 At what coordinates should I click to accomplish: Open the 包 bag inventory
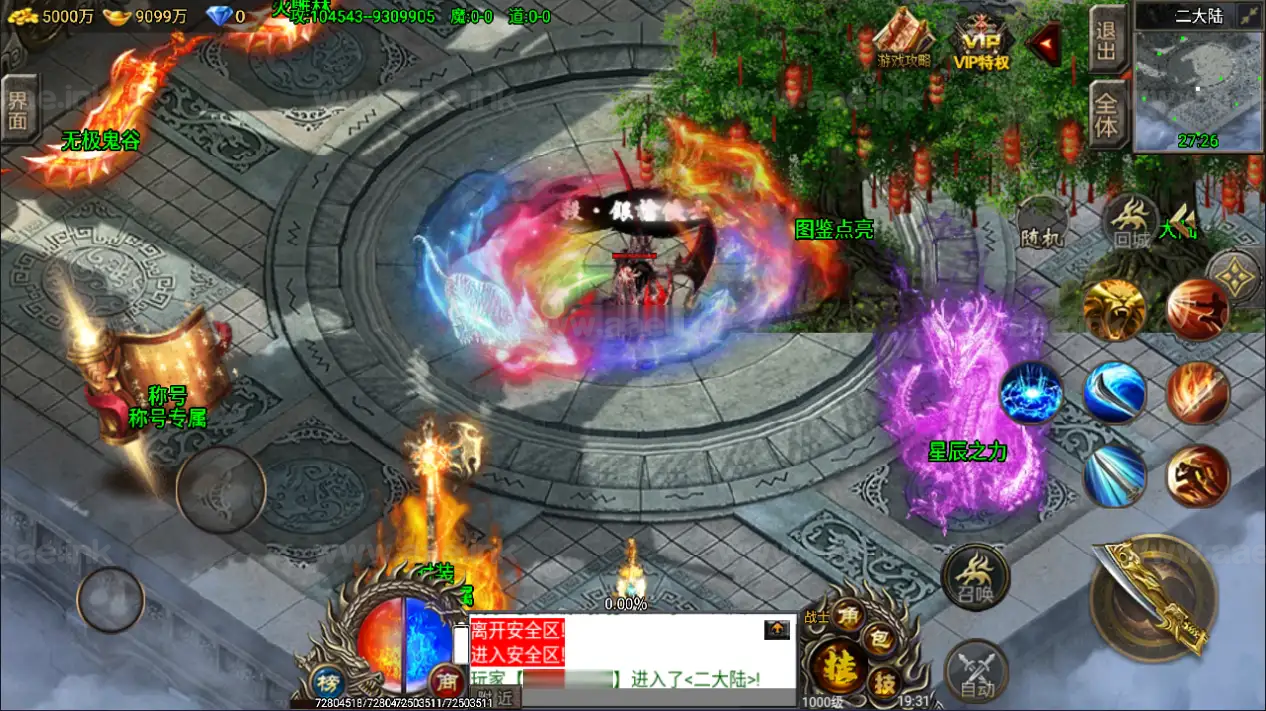(x=879, y=637)
